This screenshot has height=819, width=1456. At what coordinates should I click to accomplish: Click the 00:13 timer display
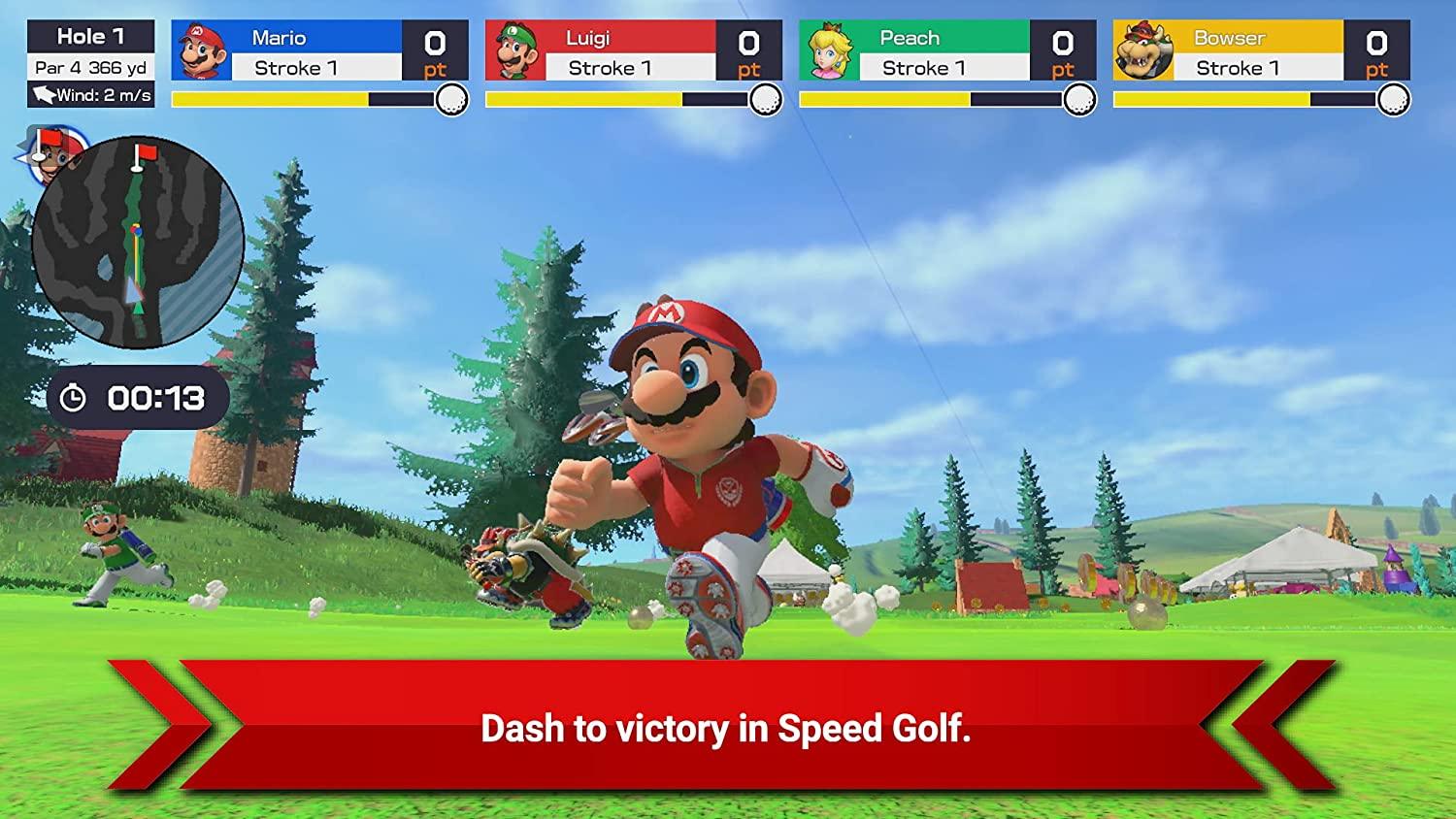coord(155,395)
